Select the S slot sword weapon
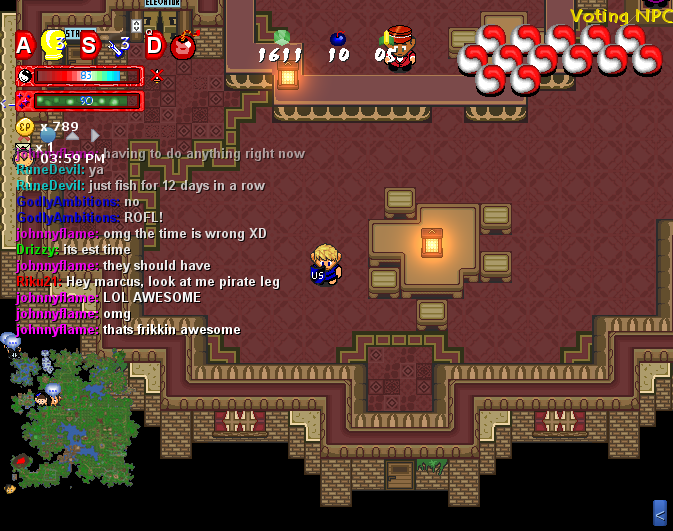 [119, 46]
